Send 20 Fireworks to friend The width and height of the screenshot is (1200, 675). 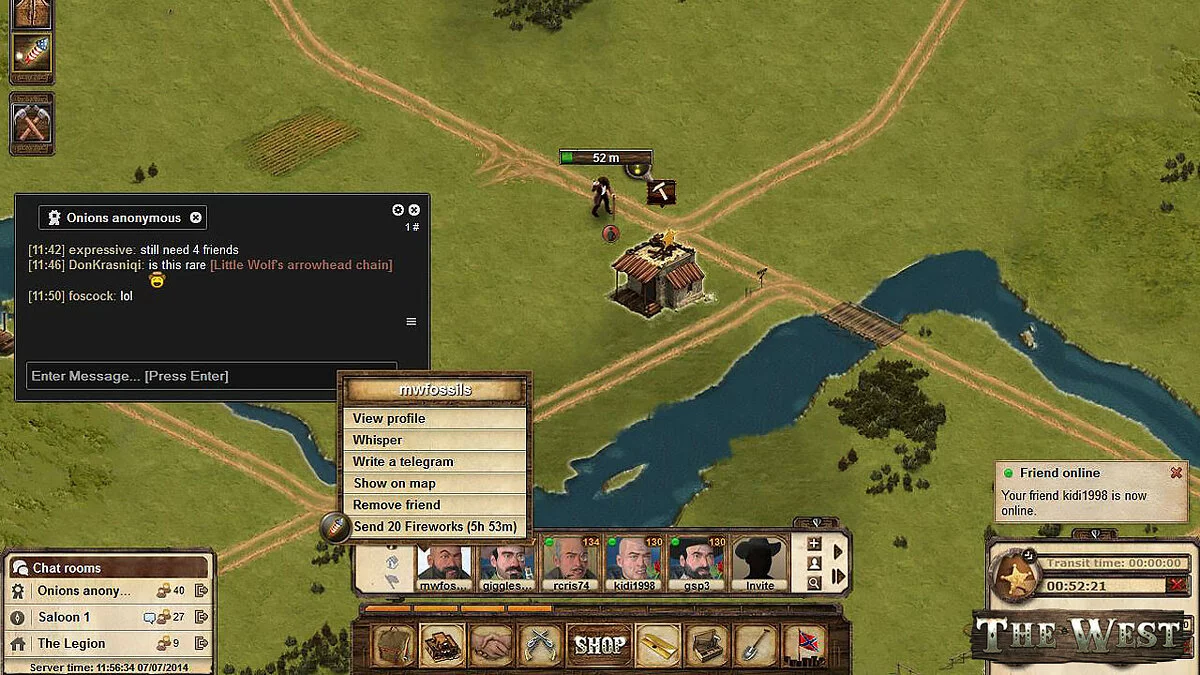(434, 526)
